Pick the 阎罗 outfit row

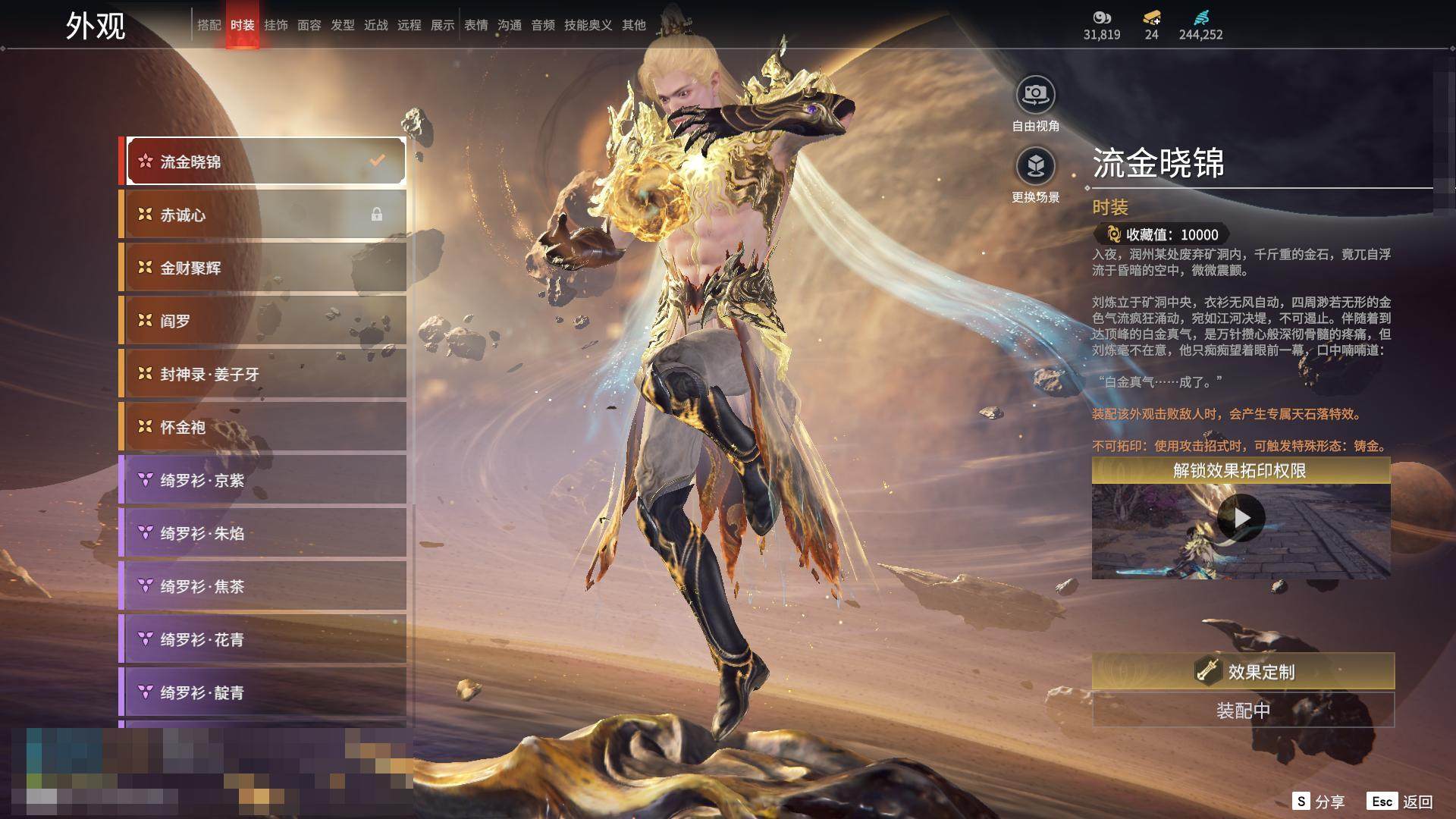point(264,321)
